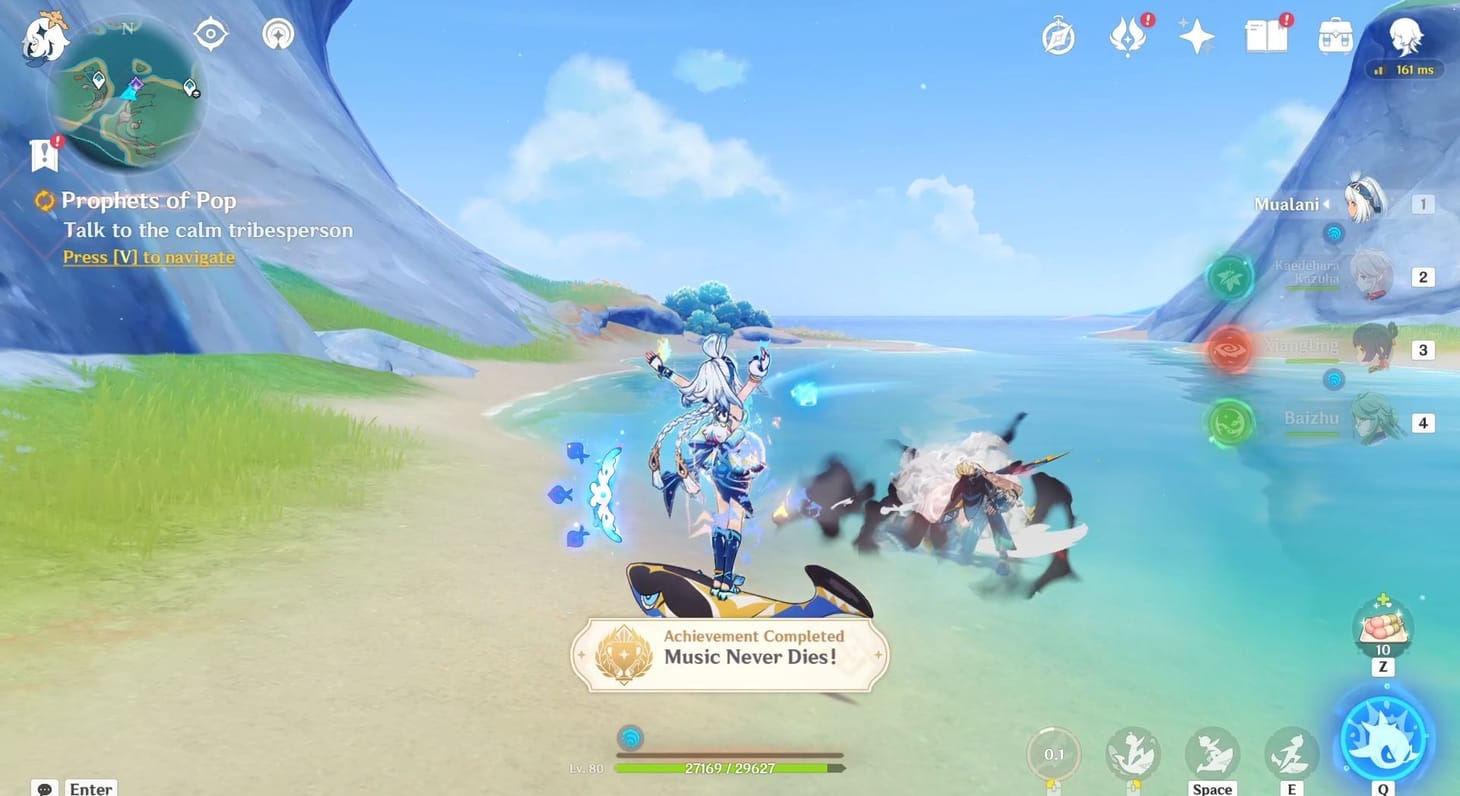Open the Adventurer Handbook compass icon
The image size is (1460, 796).
[x=1057, y=35]
